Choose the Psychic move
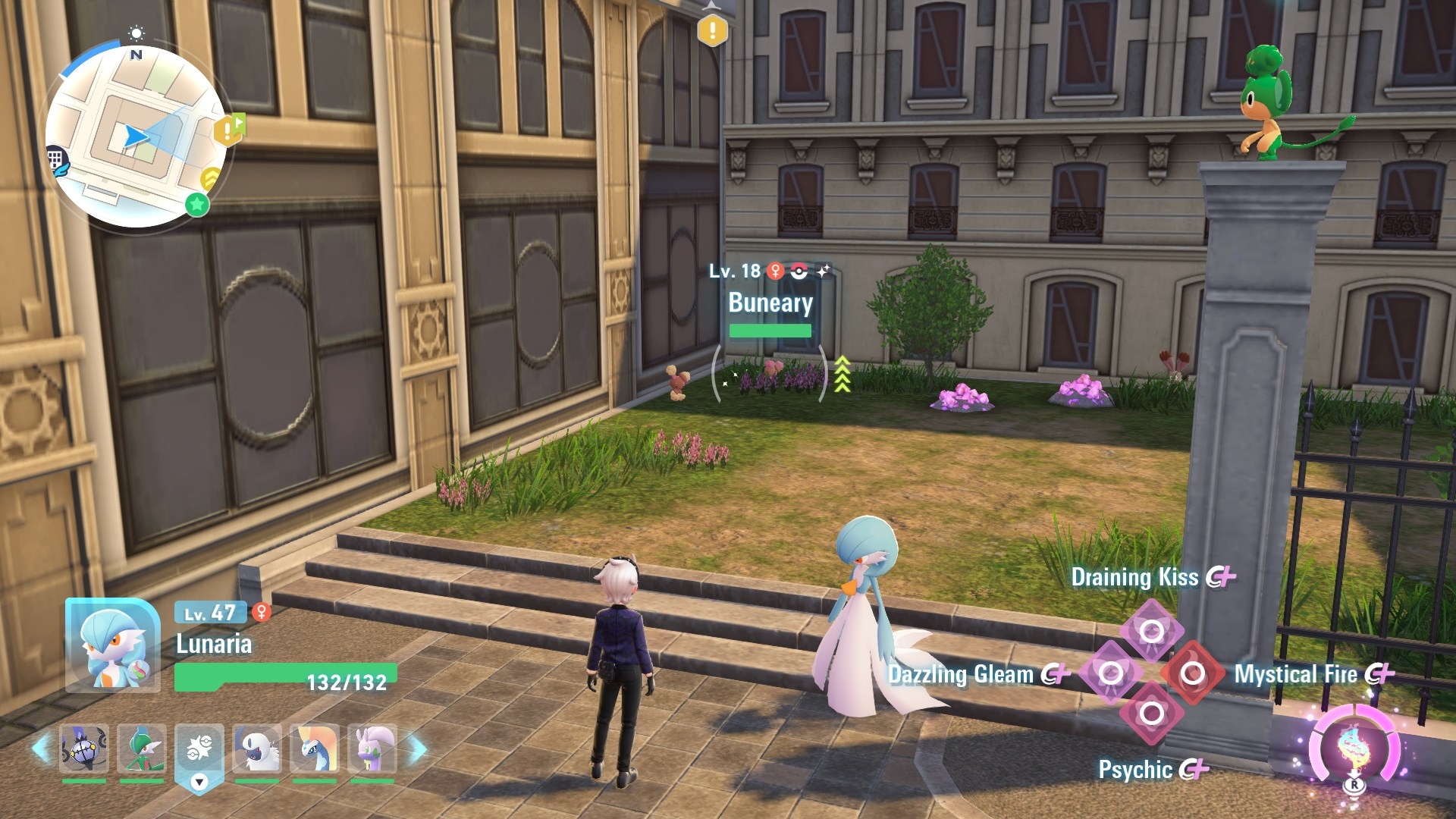Screen dimensions: 1456x819 [x=1151, y=713]
